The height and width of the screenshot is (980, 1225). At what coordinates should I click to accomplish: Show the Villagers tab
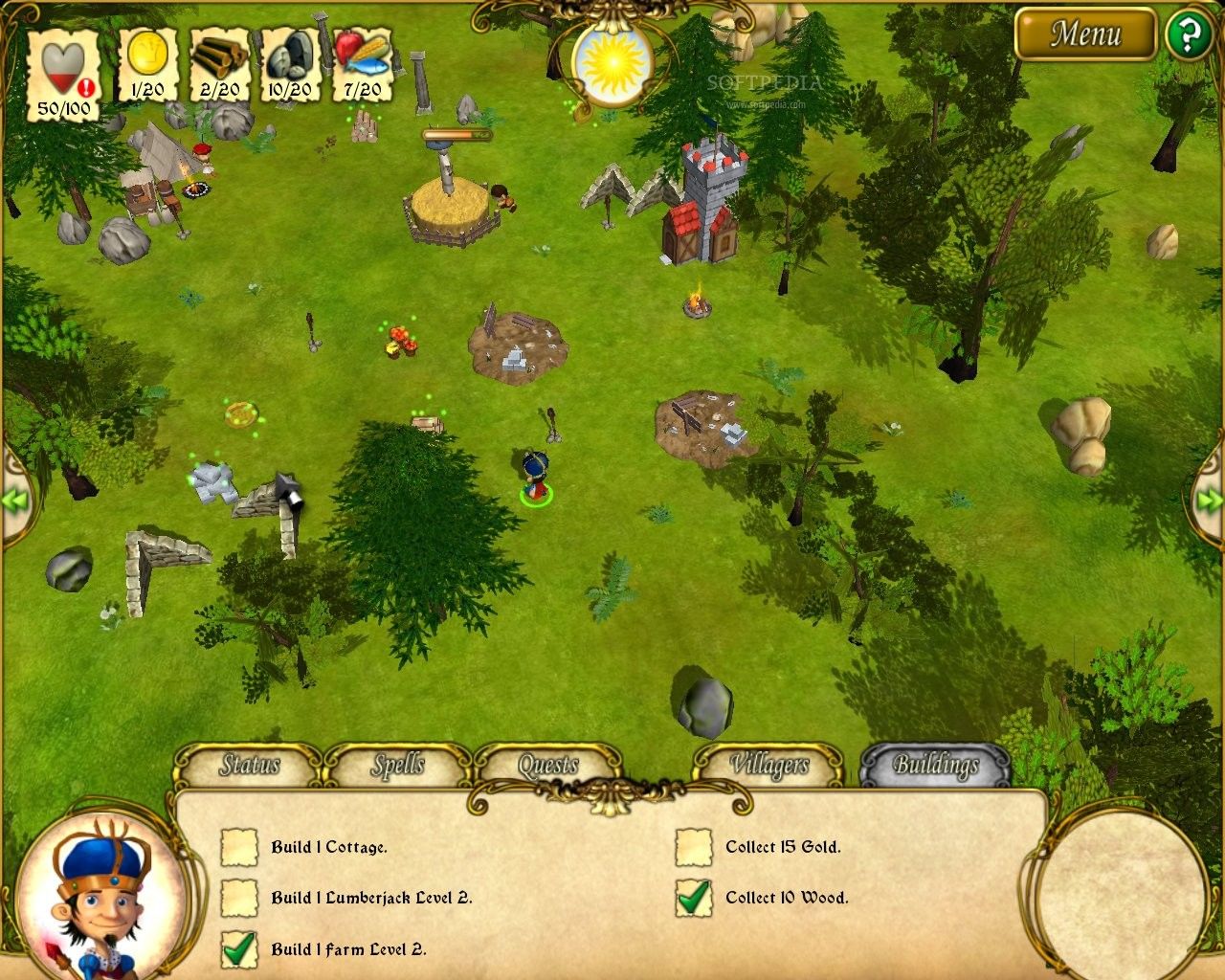768,765
